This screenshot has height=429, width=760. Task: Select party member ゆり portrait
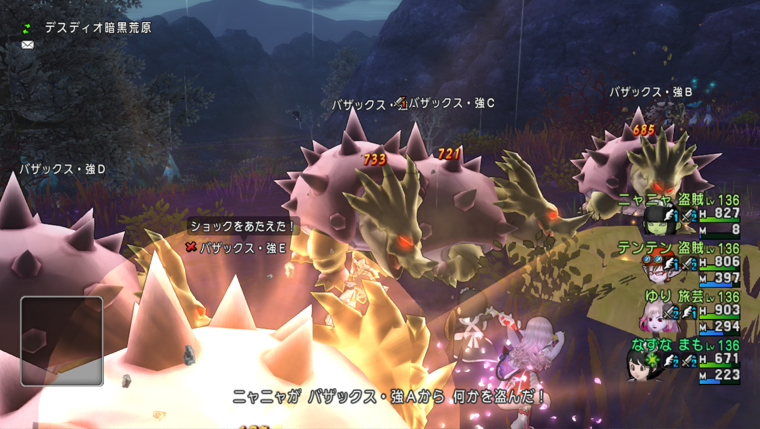point(655,319)
